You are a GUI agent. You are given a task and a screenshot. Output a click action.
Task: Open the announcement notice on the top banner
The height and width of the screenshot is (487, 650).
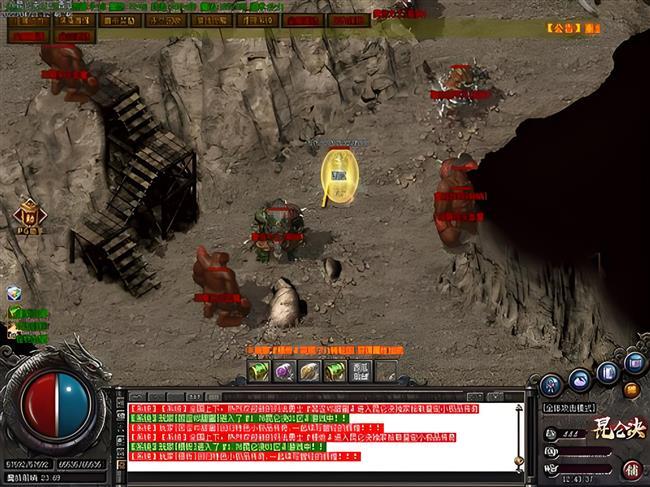[574, 29]
